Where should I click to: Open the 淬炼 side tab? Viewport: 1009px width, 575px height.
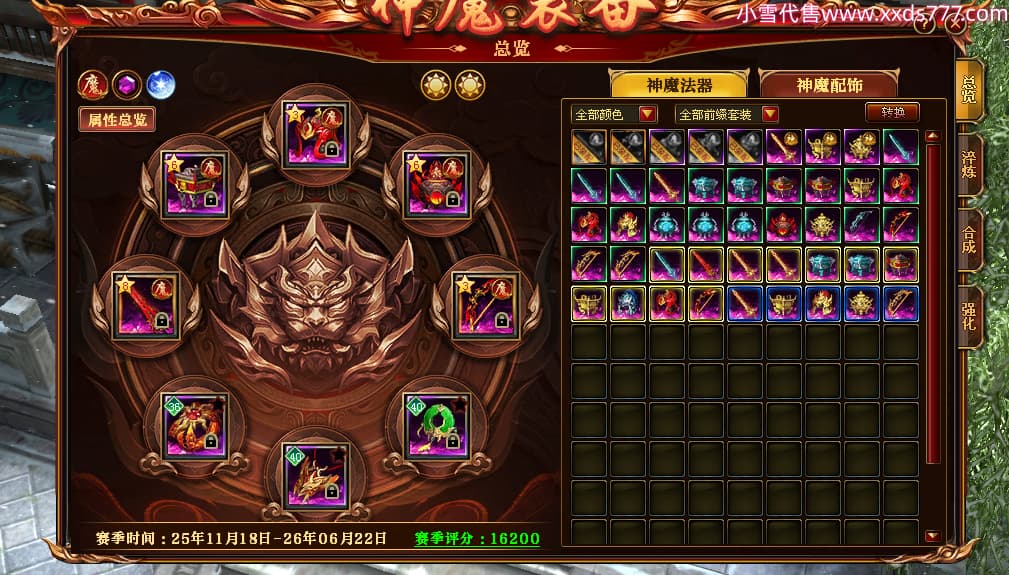(x=968, y=163)
